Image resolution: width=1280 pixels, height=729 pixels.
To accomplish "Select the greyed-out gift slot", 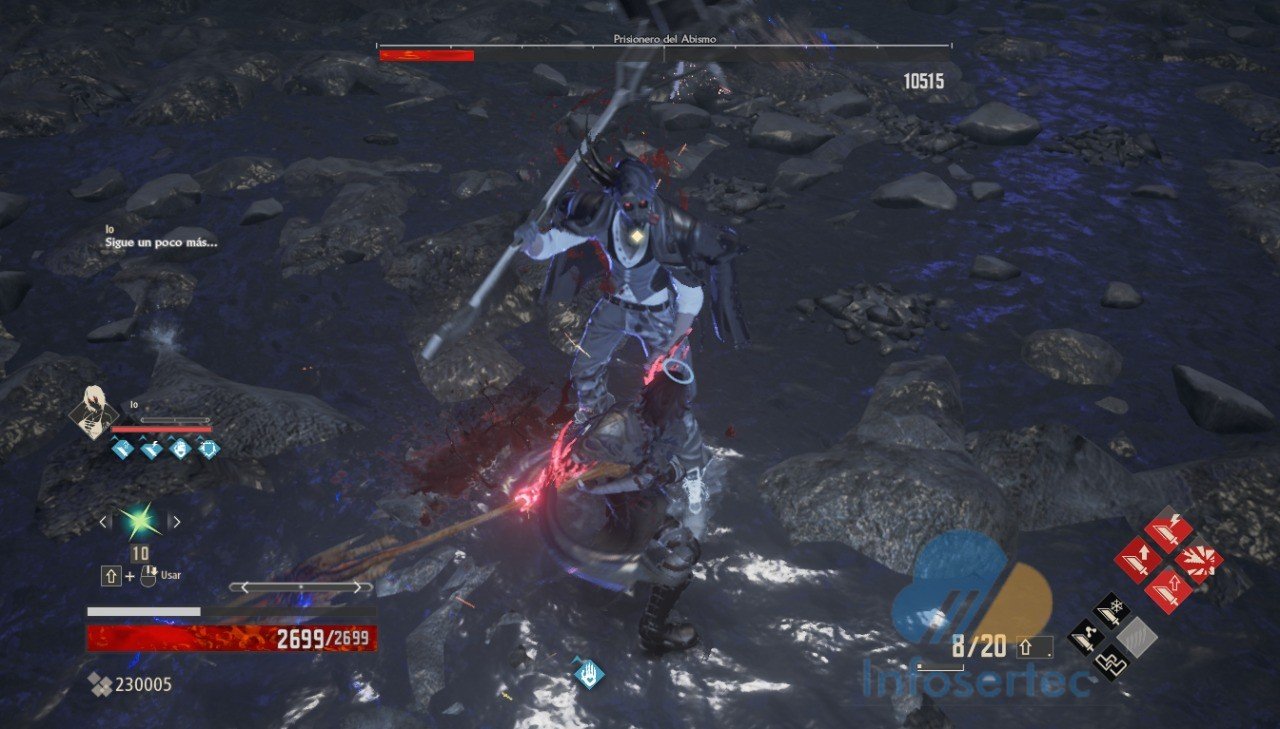I will (x=1138, y=636).
